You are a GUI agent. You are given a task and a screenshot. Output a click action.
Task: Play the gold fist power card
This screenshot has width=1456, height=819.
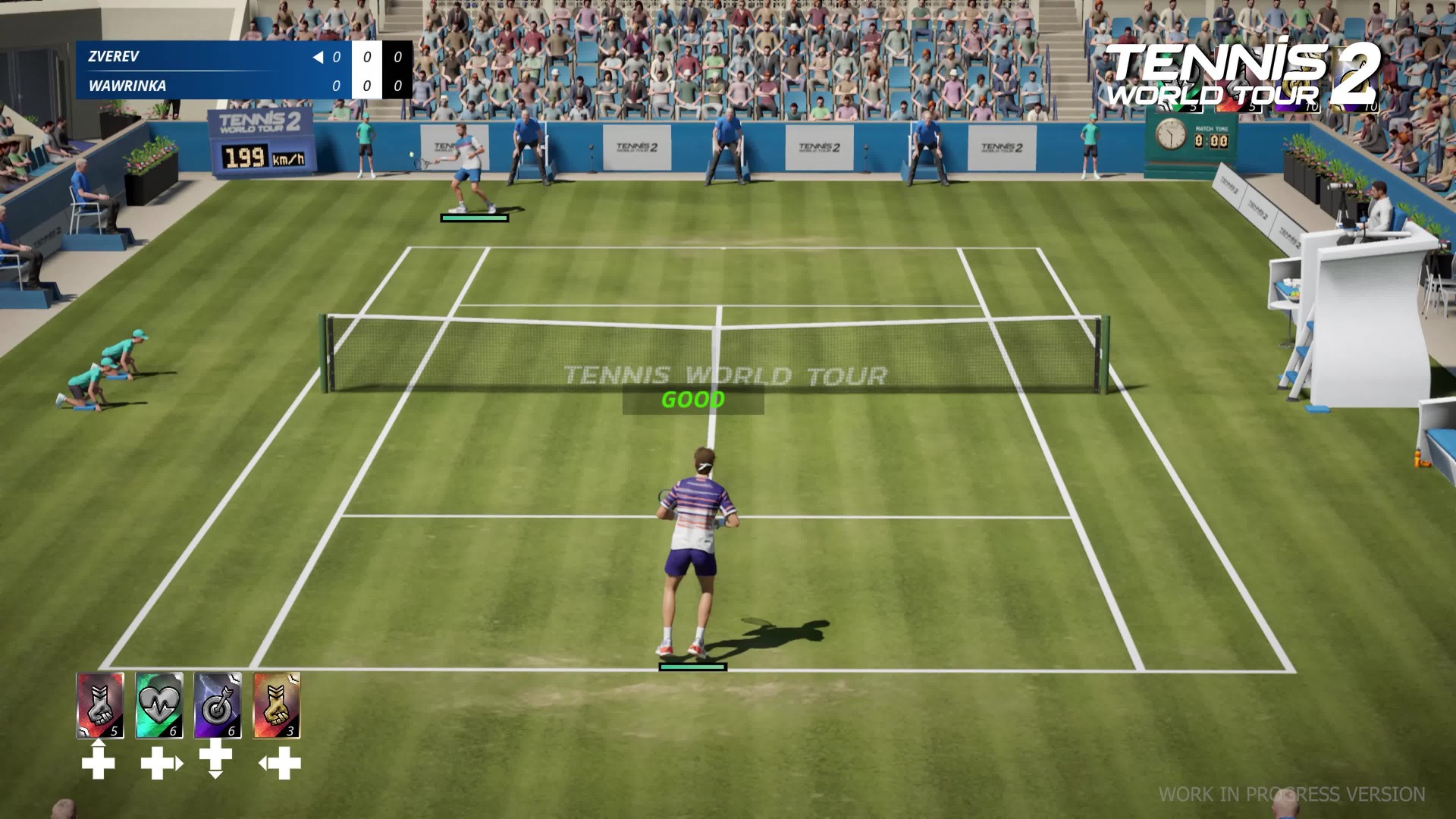click(277, 705)
